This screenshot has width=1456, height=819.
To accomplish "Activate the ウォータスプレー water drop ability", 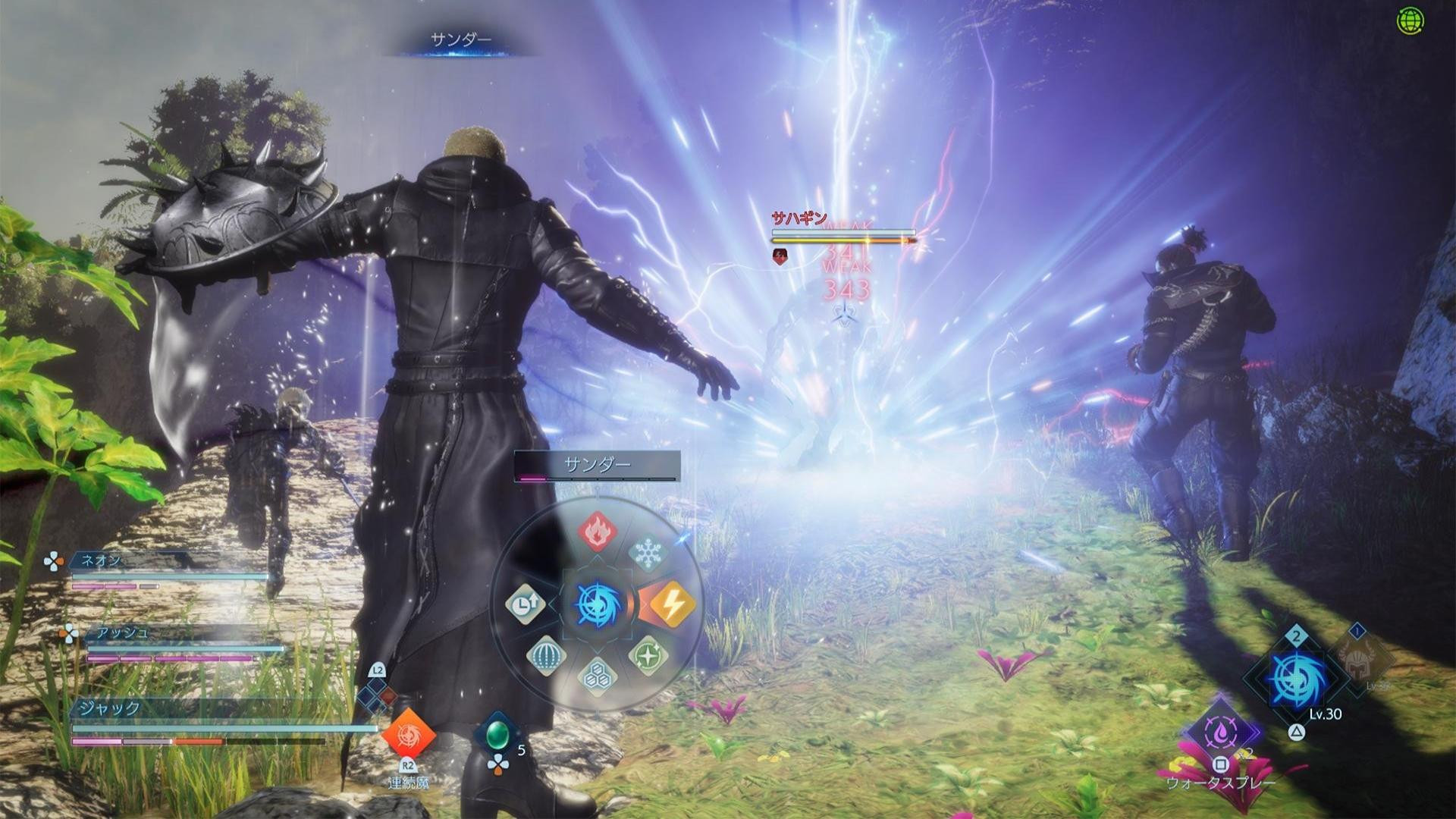I will point(1221,732).
